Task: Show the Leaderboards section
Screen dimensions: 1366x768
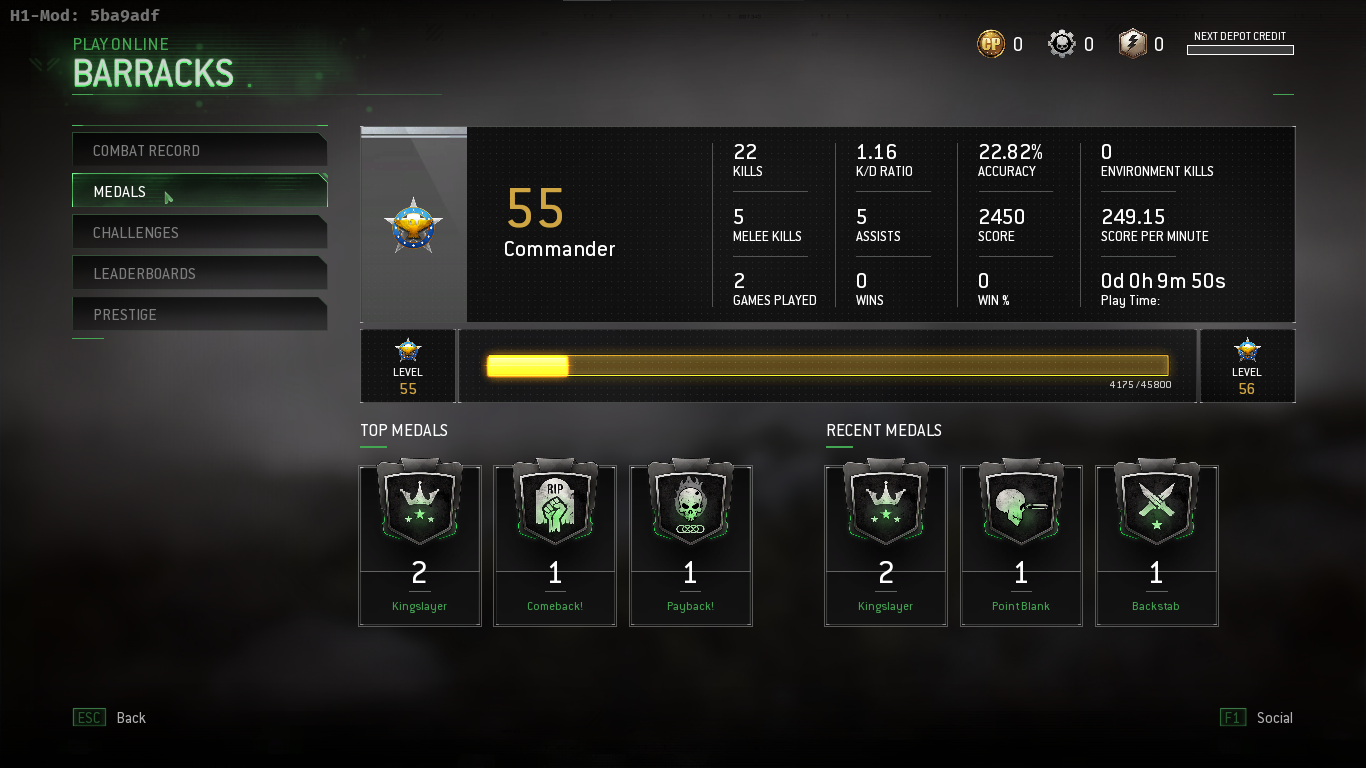Action: point(199,273)
